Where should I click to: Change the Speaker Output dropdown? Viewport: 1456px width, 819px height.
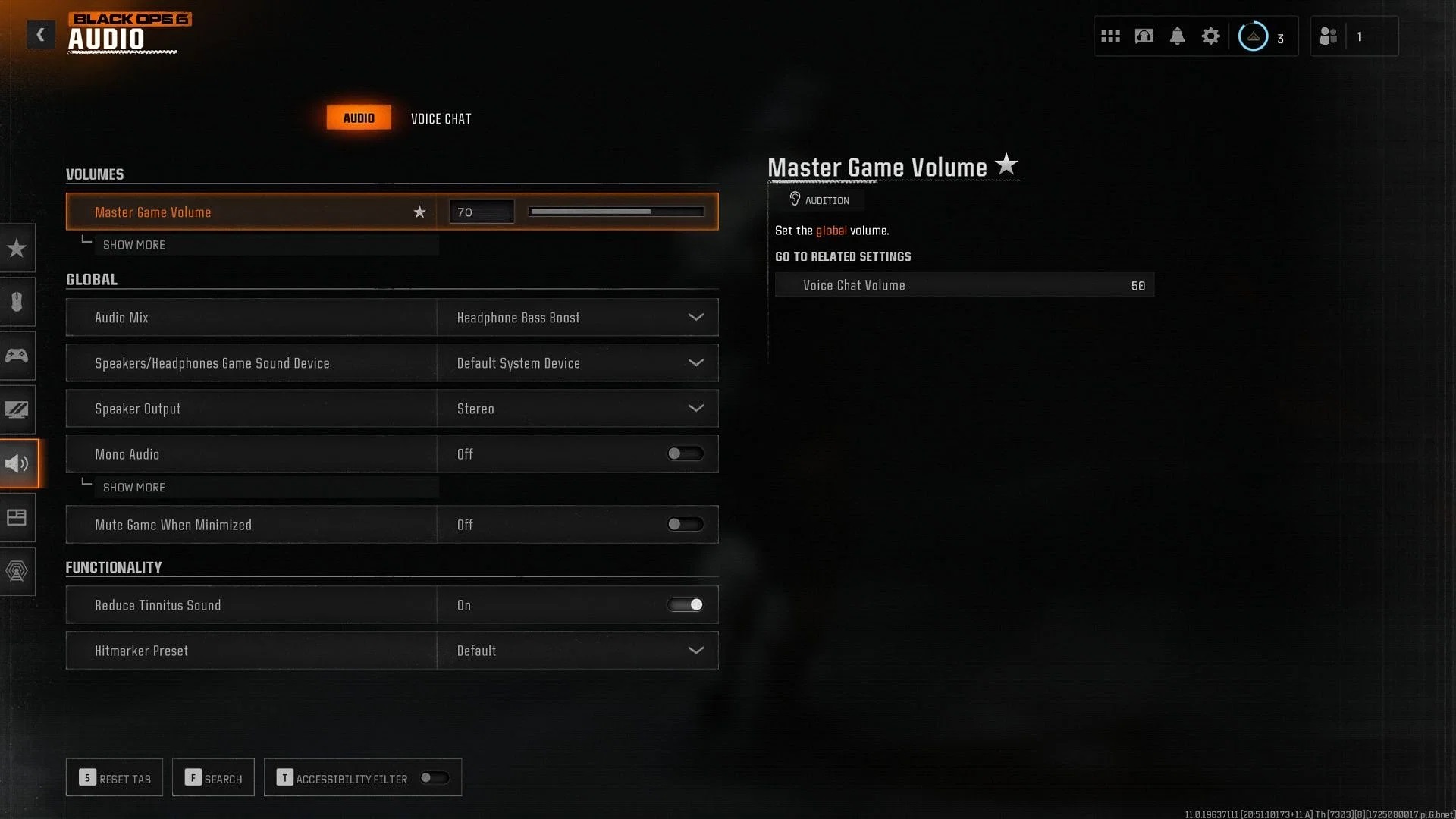coord(577,409)
